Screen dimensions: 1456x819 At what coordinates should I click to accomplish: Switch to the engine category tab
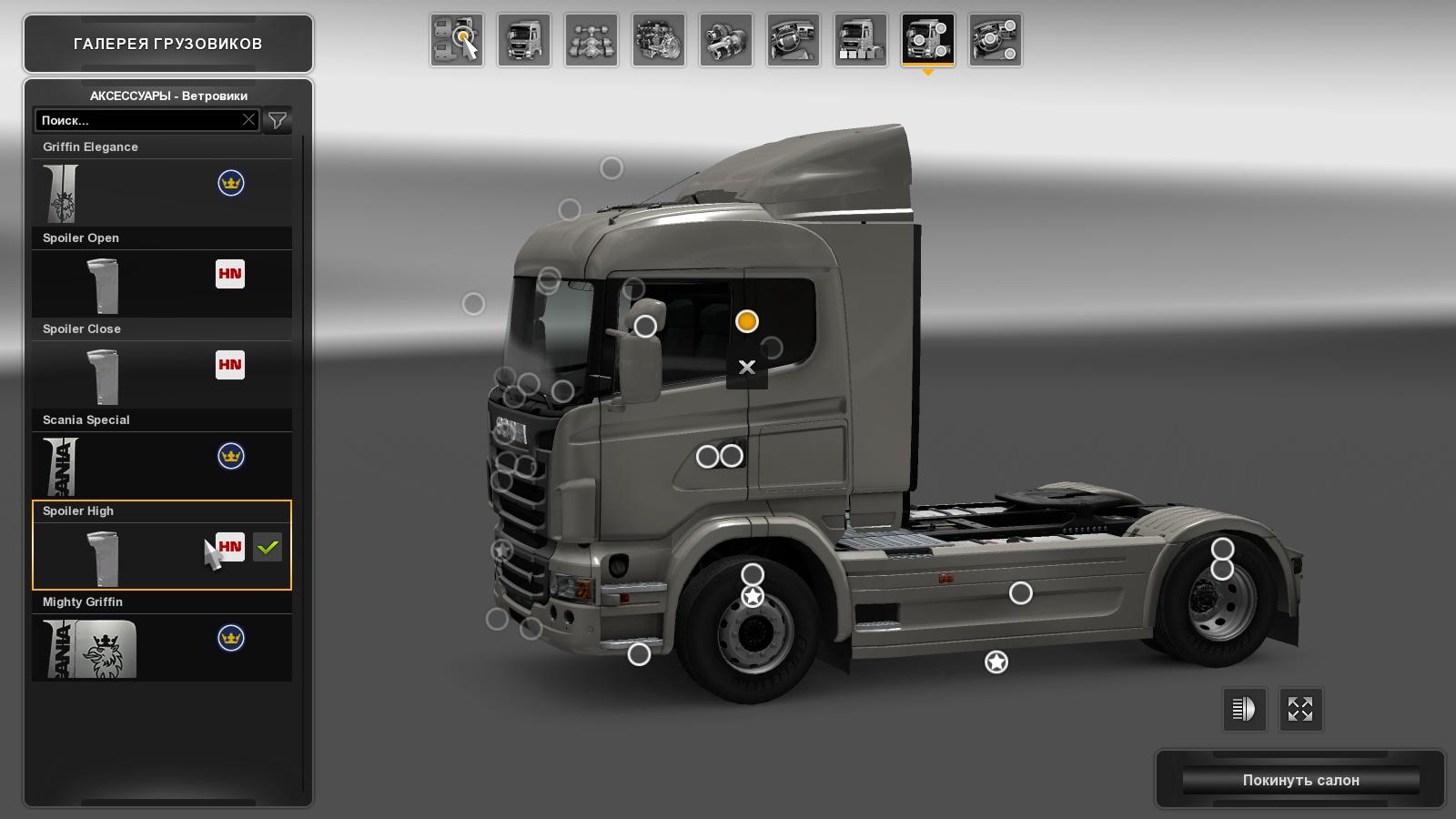[659, 40]
